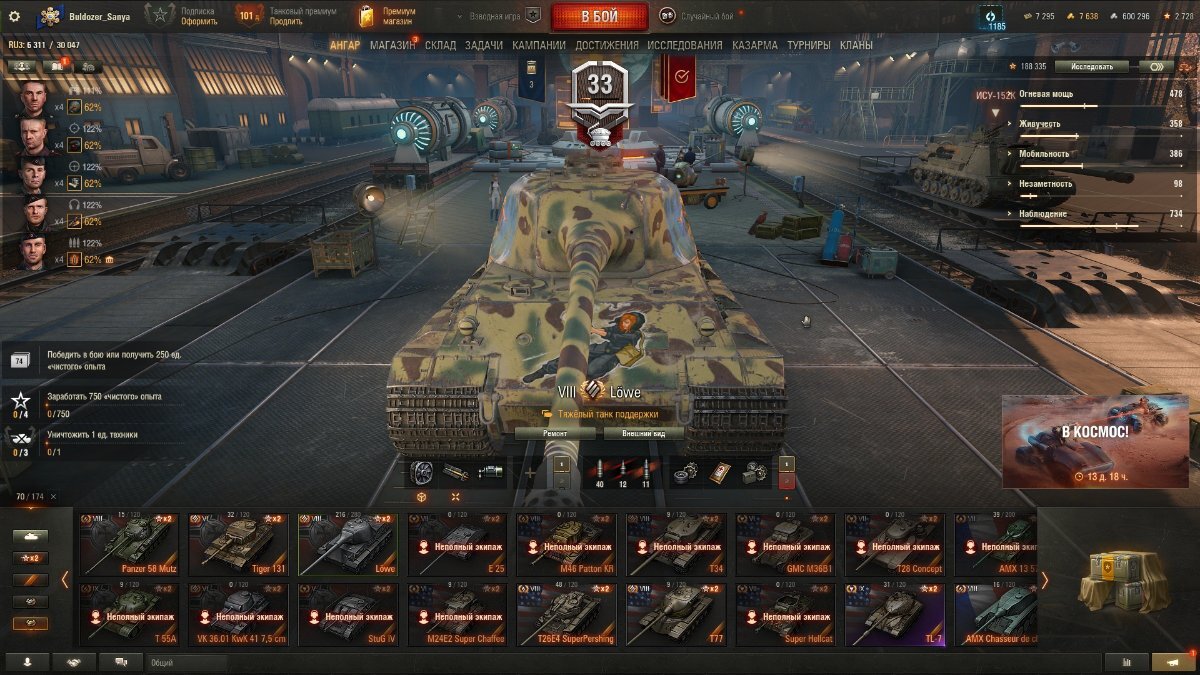1200x675 pixels.
Task: Select the TL 7 tank tile
Action: [x=895, y=614]
